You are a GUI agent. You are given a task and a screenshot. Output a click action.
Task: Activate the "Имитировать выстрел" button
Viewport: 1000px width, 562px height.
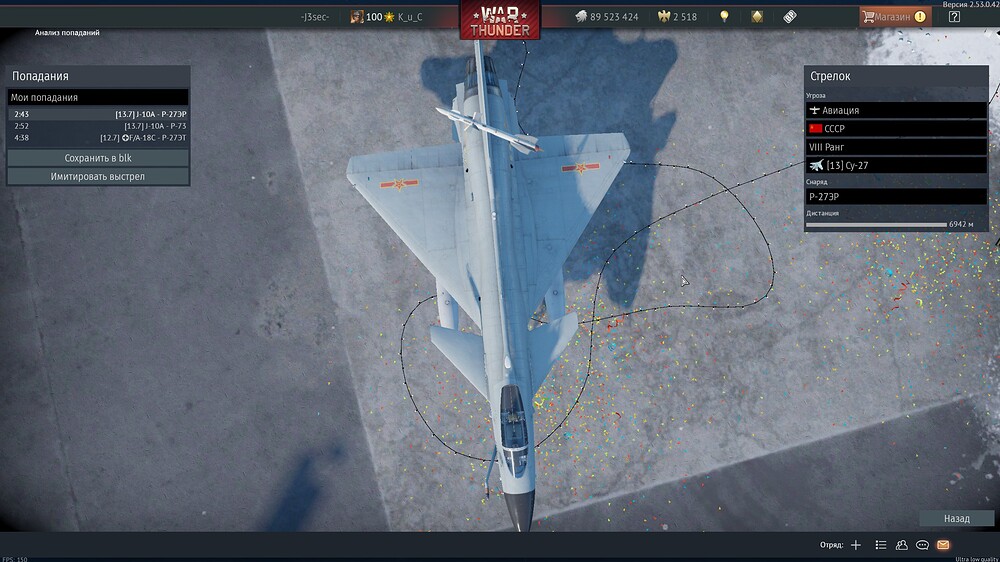click(x=98, y=177)
